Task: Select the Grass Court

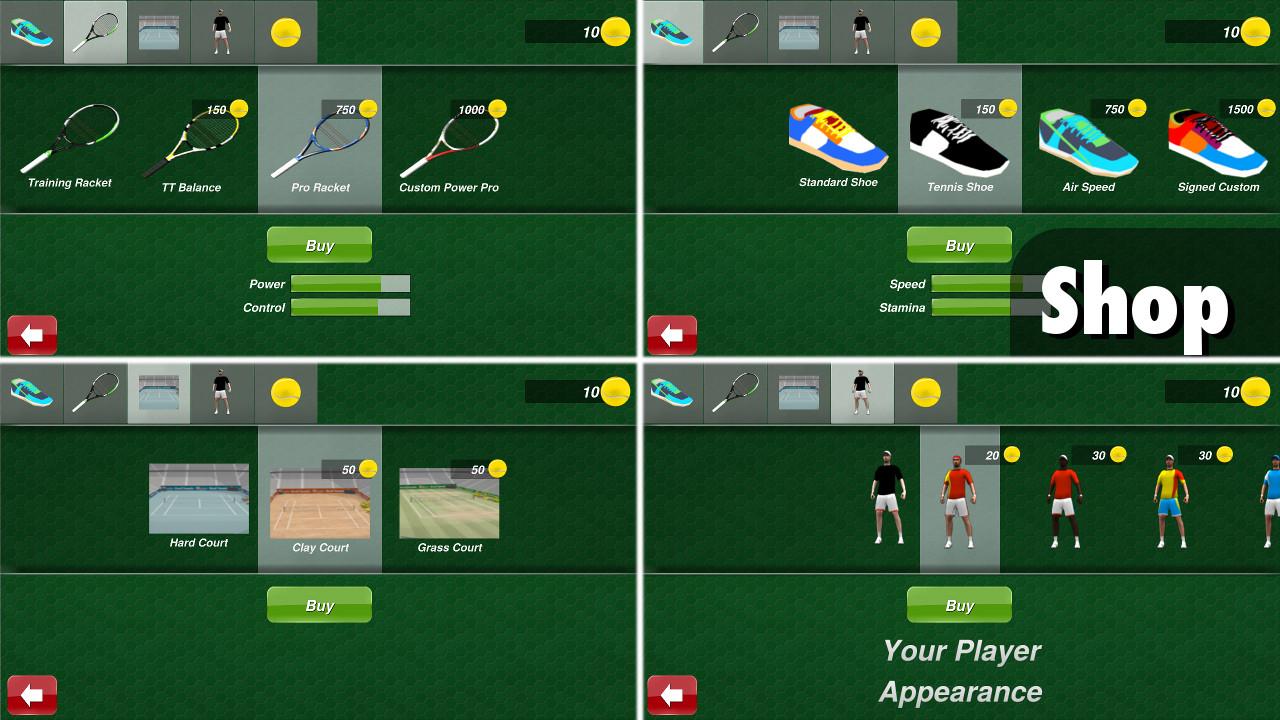Action: pyautogui.click(x=448, y=500)
